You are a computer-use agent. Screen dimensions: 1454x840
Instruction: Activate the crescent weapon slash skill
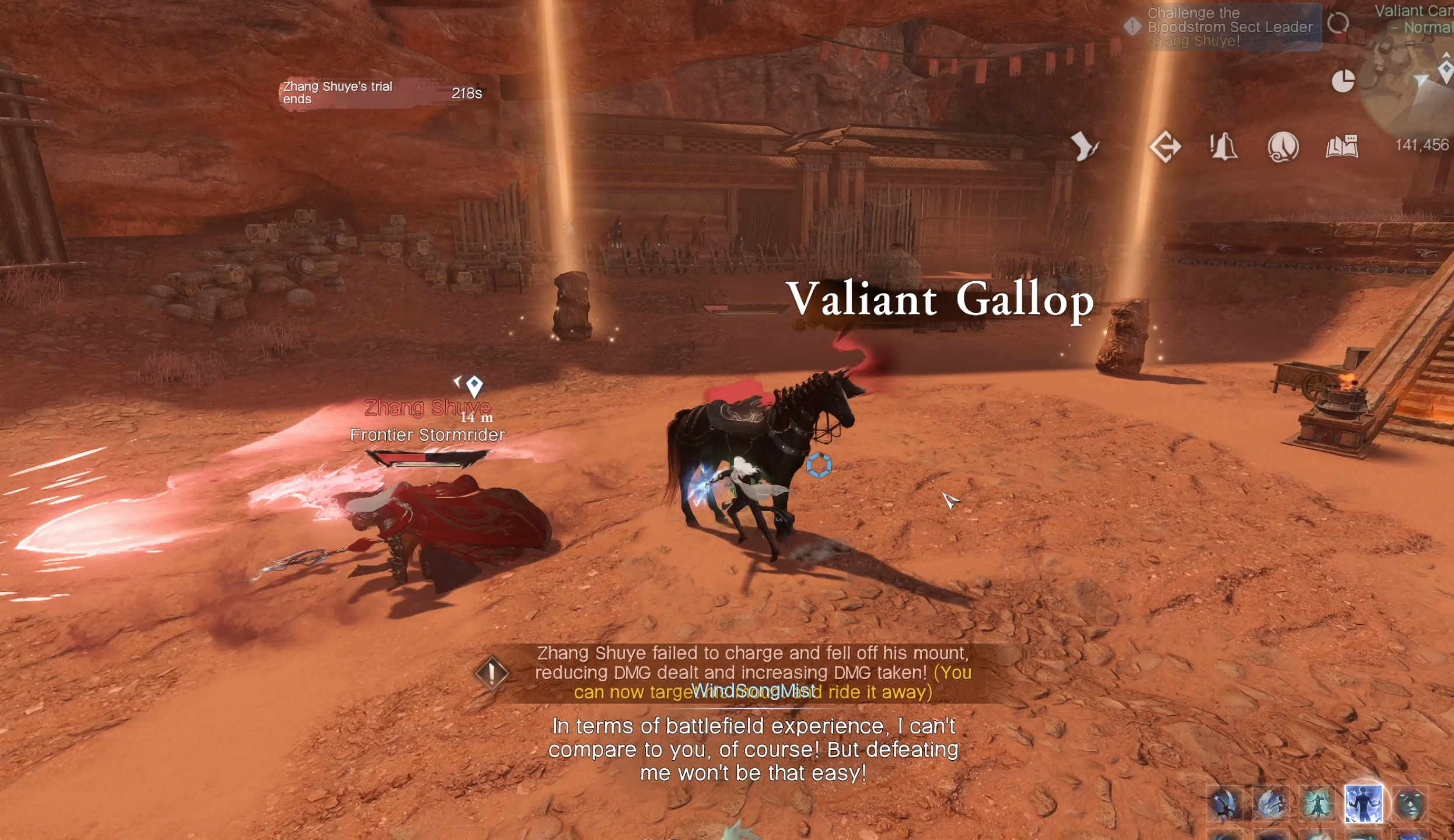(x=1225, y=804)
